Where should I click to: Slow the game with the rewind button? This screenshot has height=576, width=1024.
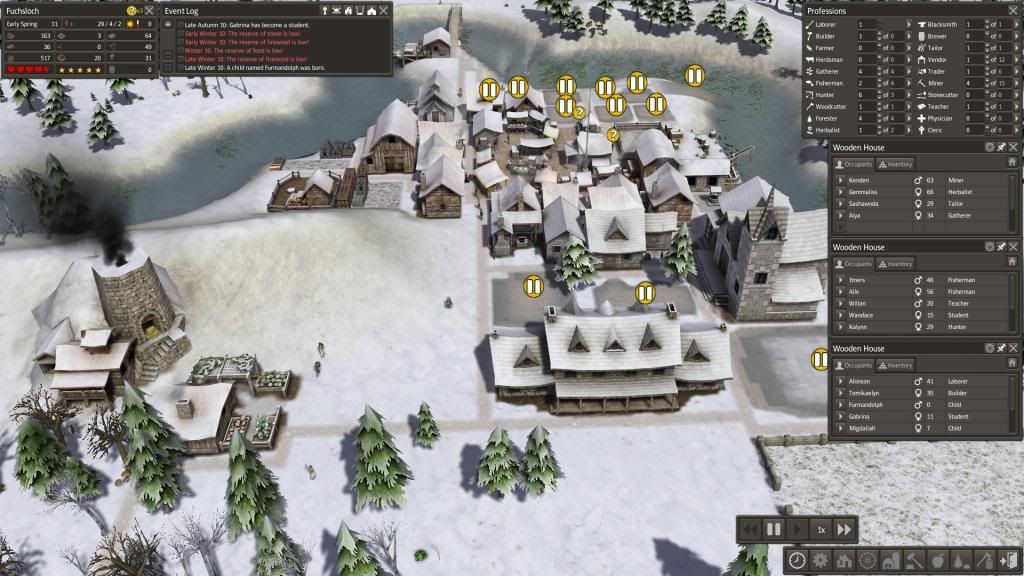click(749, 528)
